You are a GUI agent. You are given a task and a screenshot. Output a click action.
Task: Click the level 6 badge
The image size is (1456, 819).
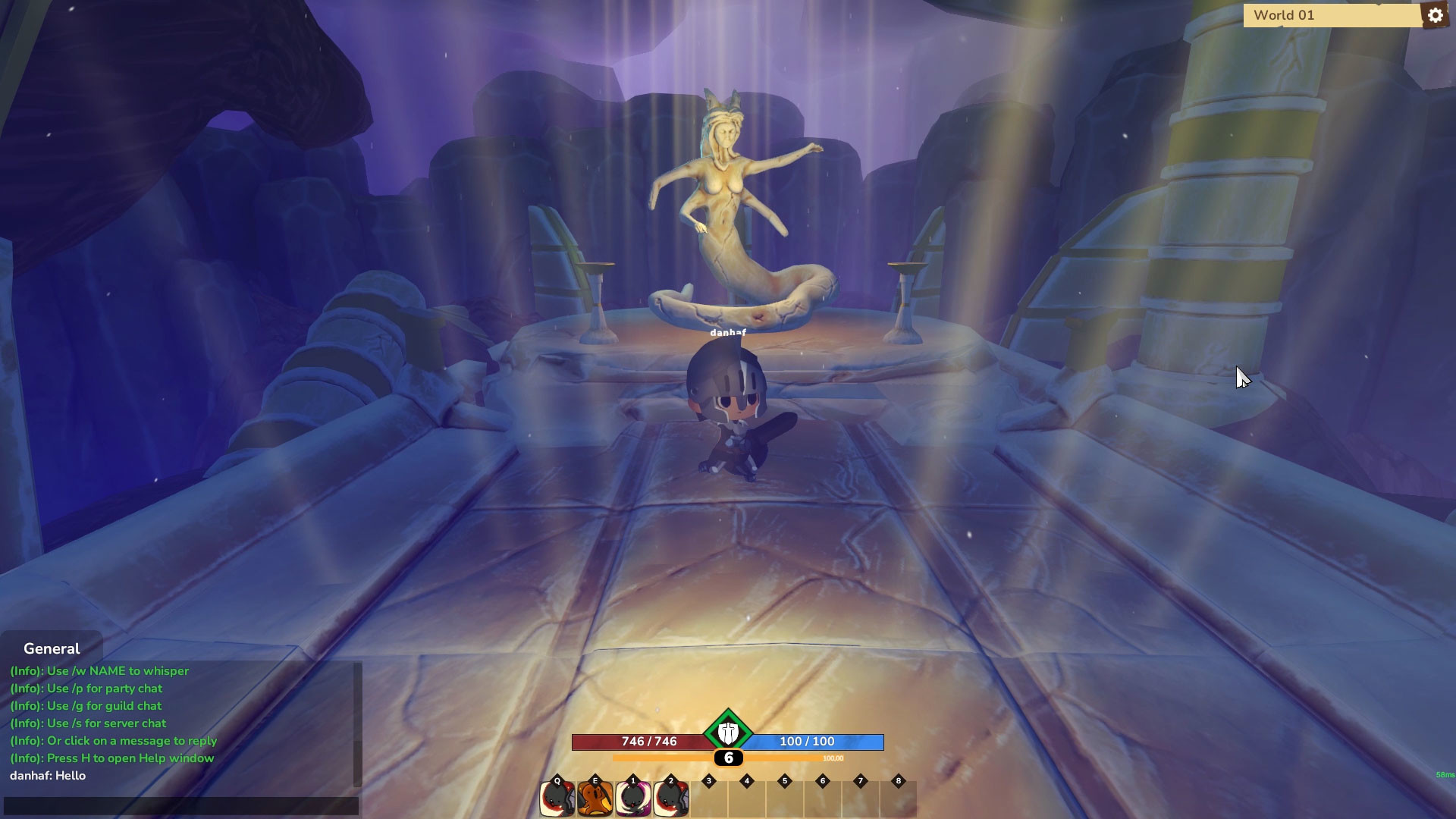(x=728, y=758)
